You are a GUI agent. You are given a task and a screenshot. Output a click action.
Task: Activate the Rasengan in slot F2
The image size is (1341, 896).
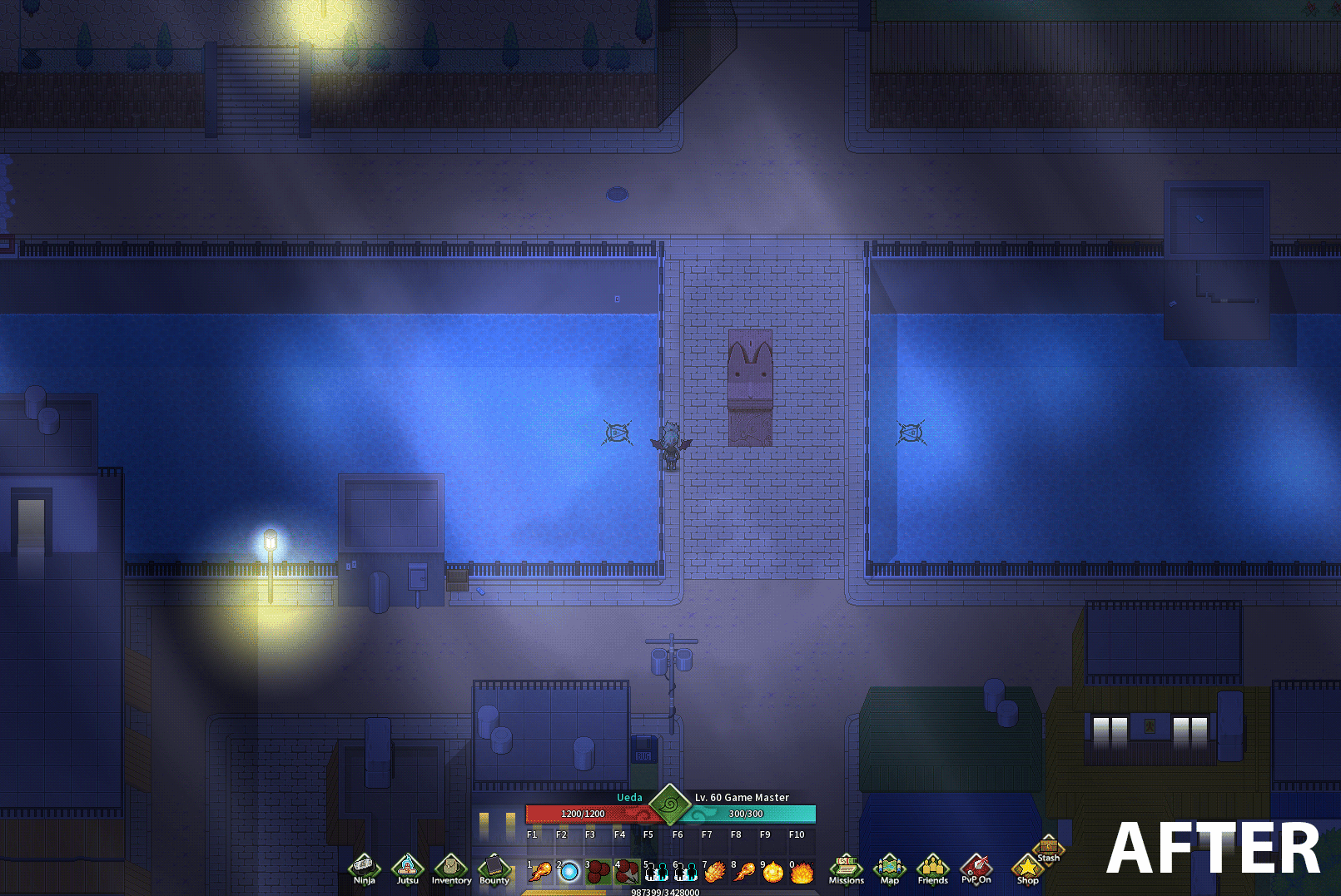pos(569,871)
